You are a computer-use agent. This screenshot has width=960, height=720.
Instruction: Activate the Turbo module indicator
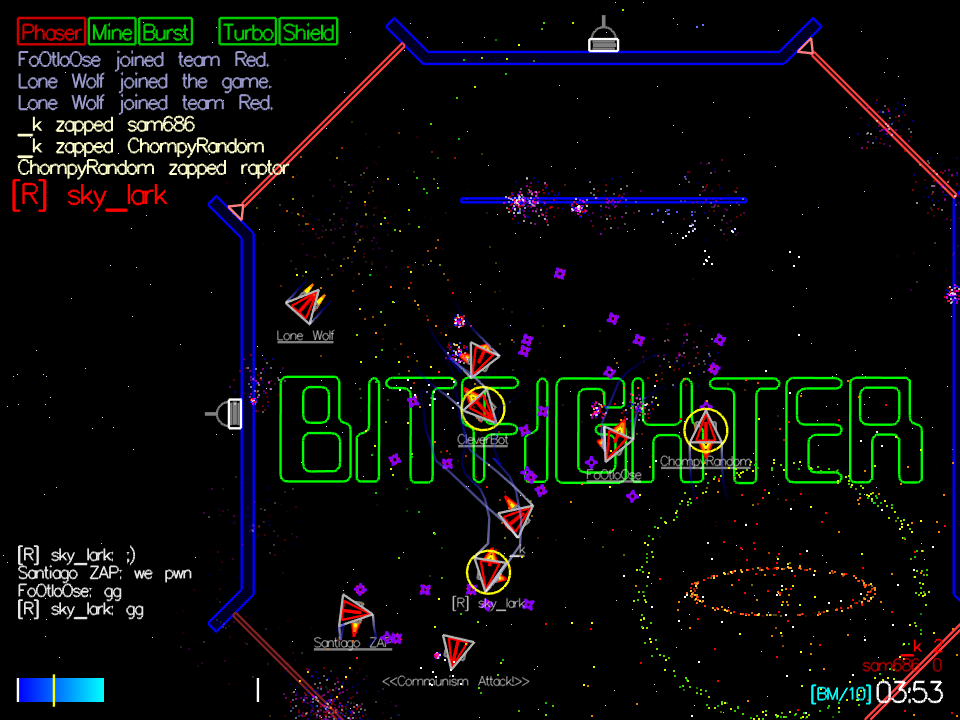248,32
